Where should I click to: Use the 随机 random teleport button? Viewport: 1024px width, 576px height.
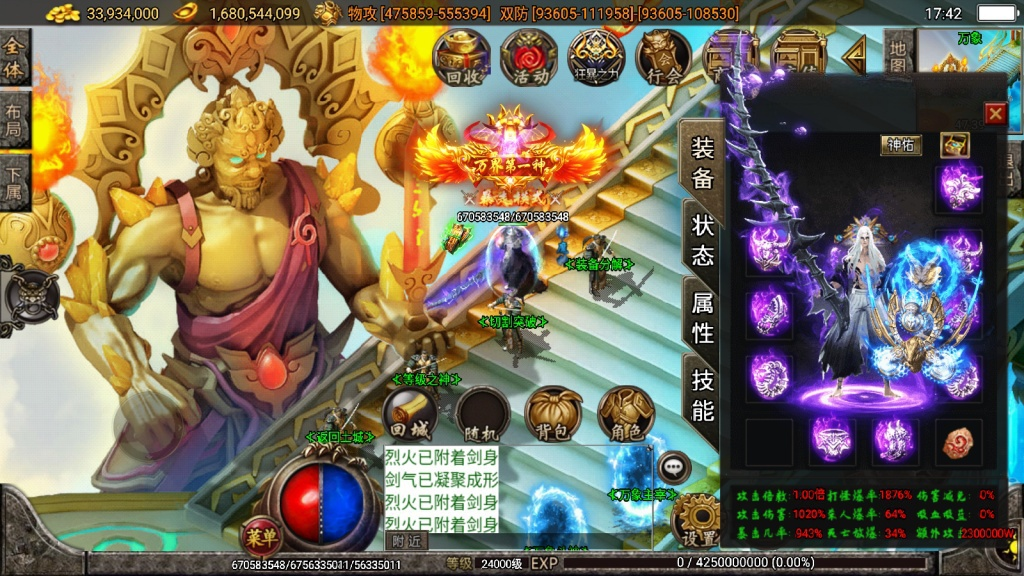click(483, 414)
